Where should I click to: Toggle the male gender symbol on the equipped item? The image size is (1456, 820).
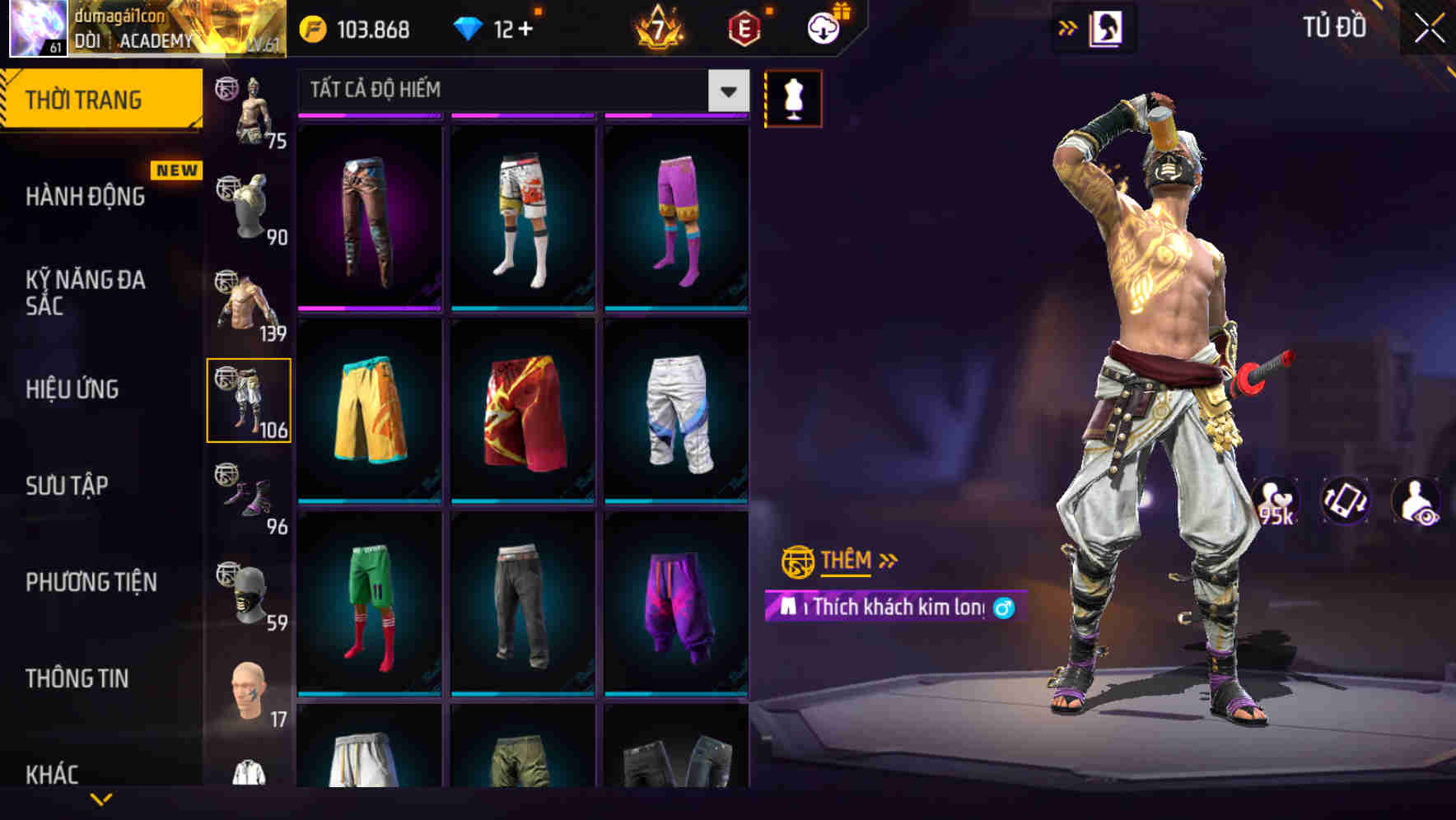pos(1003,608)
